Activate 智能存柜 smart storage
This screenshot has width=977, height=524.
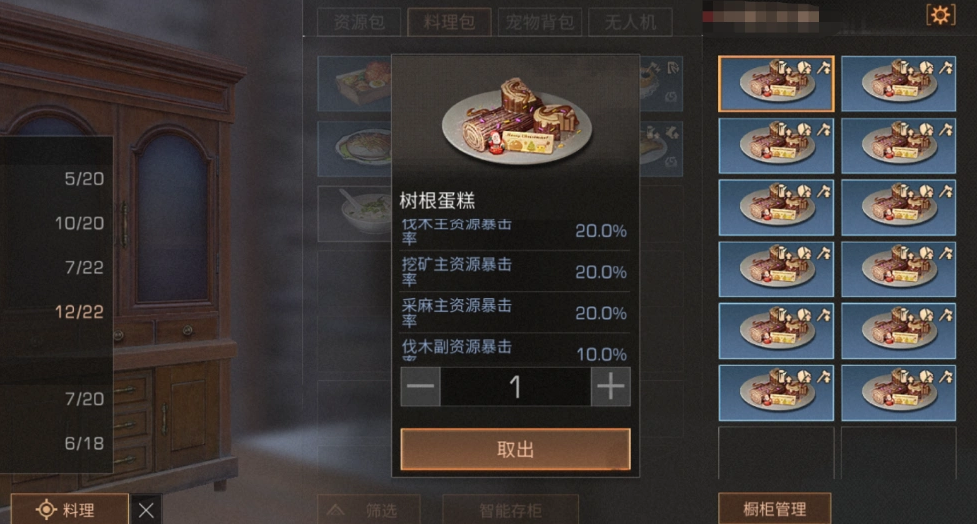coord(510,509)
